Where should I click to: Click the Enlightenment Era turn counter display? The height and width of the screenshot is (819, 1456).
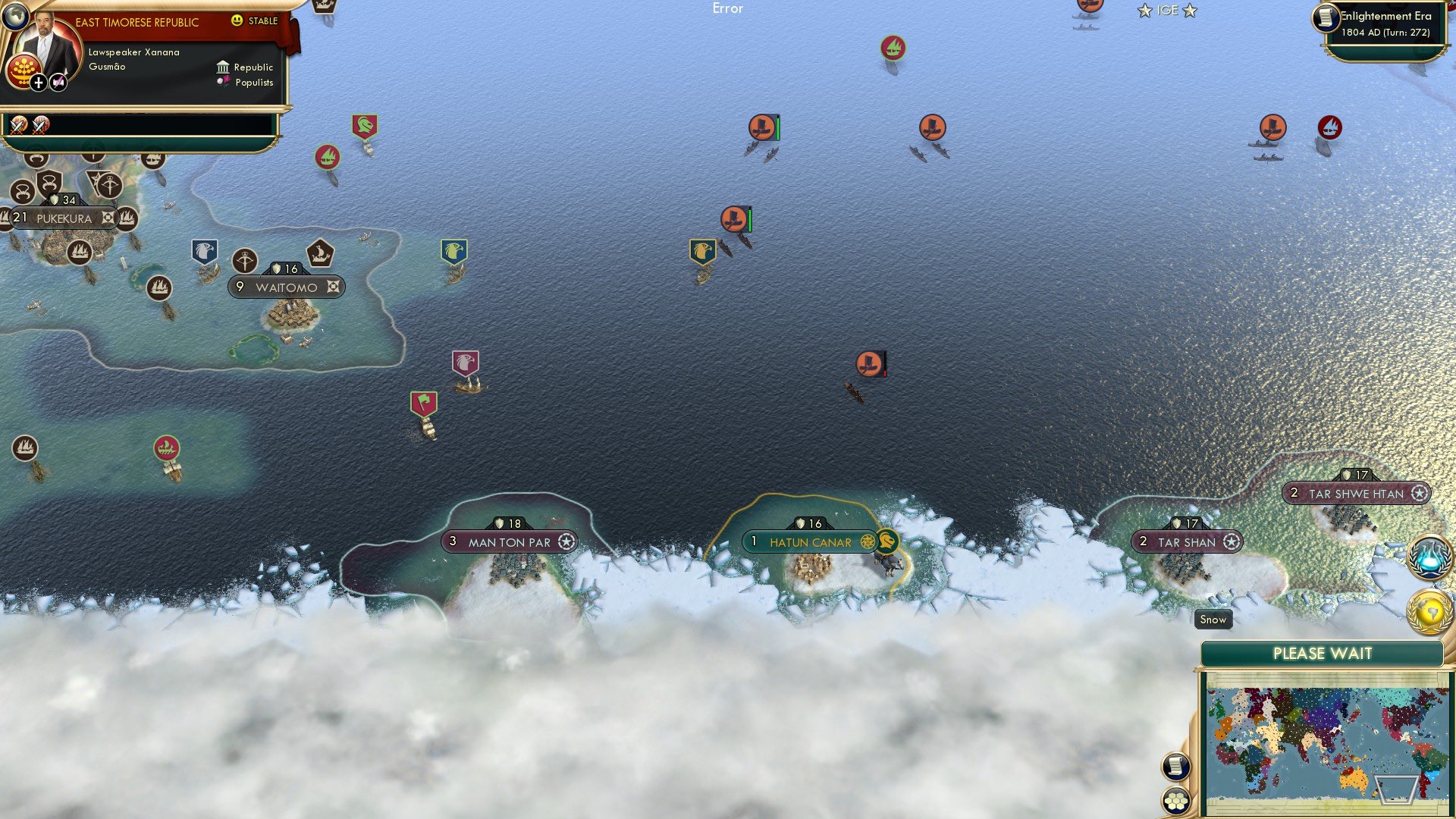click(x=1386, y=25)
